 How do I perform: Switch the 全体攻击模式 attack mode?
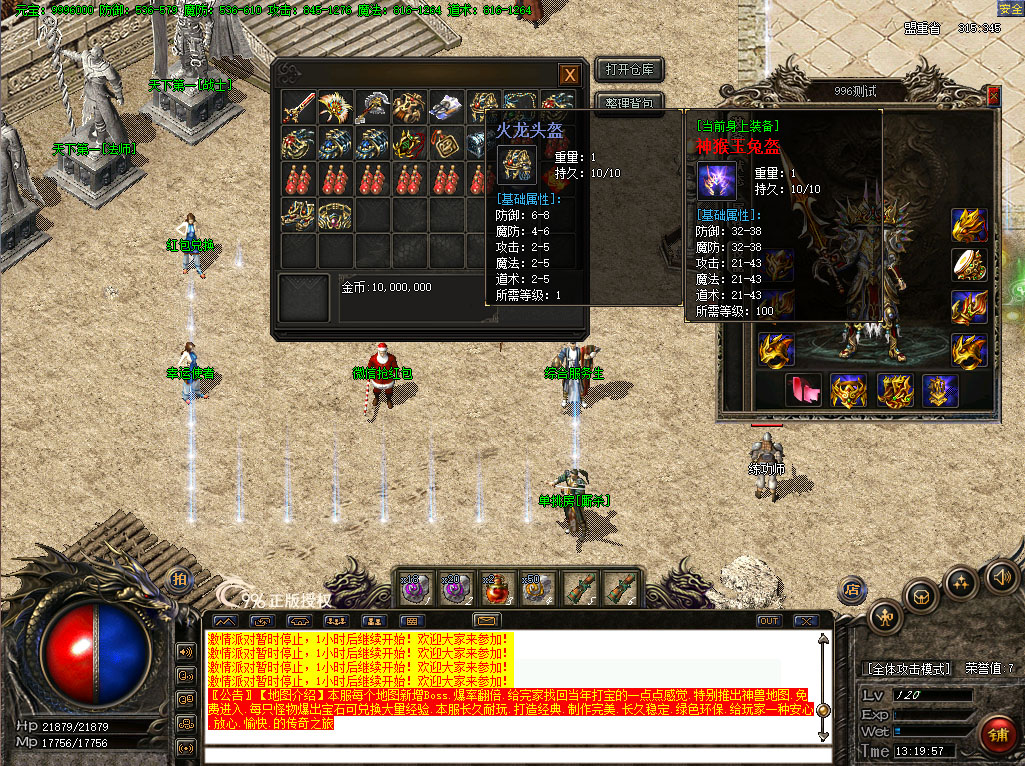point(906,668)
